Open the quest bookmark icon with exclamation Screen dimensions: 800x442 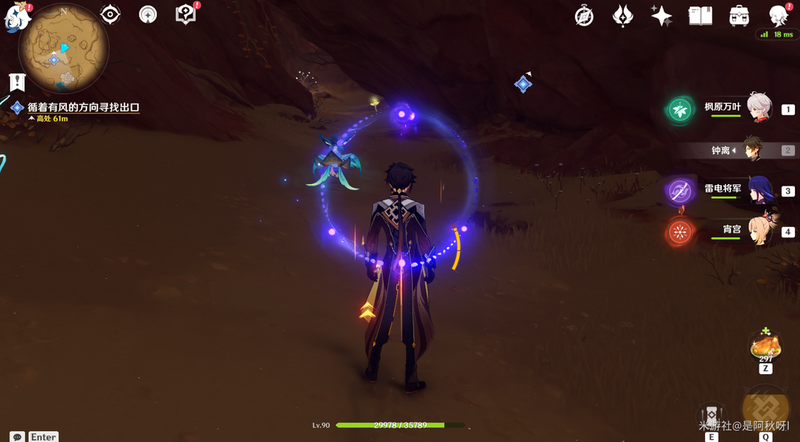coord(16,81)
